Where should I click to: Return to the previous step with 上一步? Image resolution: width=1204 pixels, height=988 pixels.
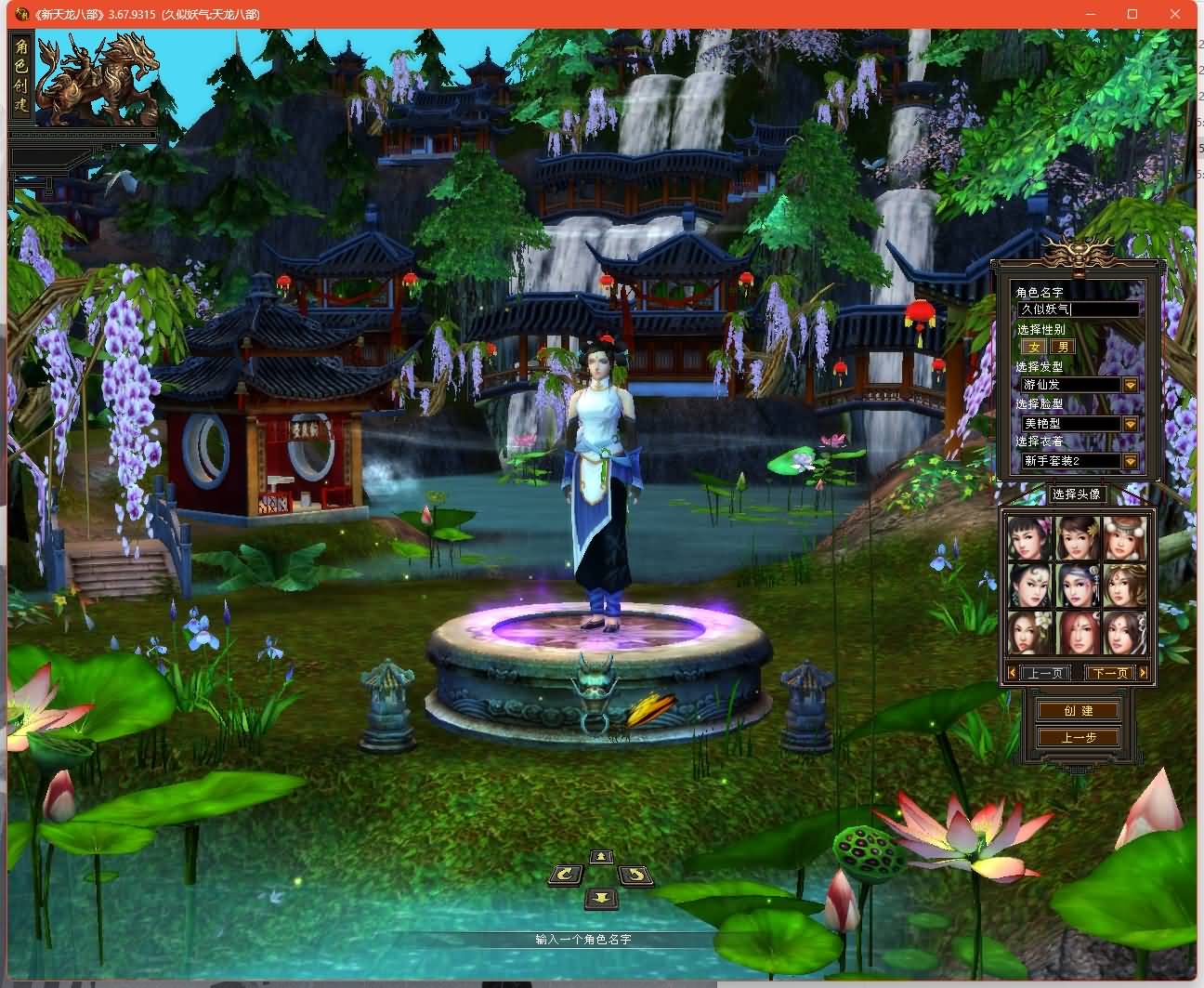click(1079, 738)
